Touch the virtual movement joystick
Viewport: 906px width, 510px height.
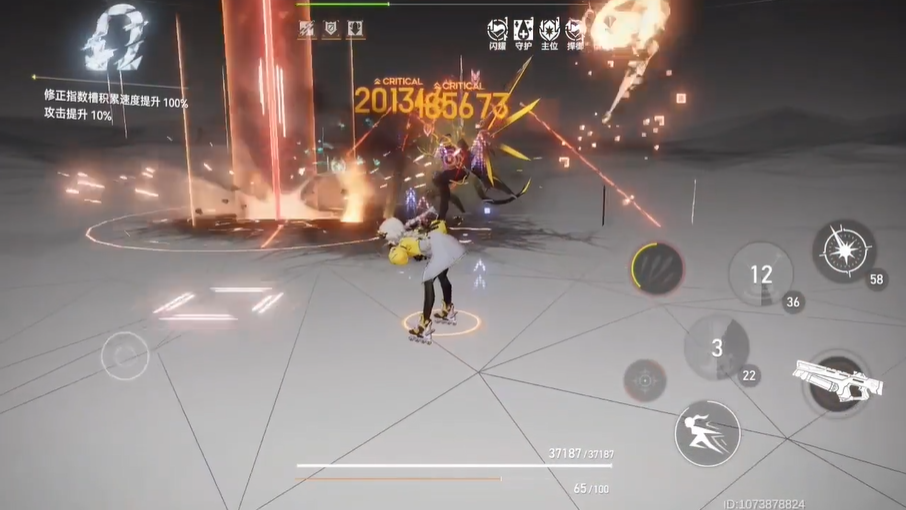[x=125, y=355]
